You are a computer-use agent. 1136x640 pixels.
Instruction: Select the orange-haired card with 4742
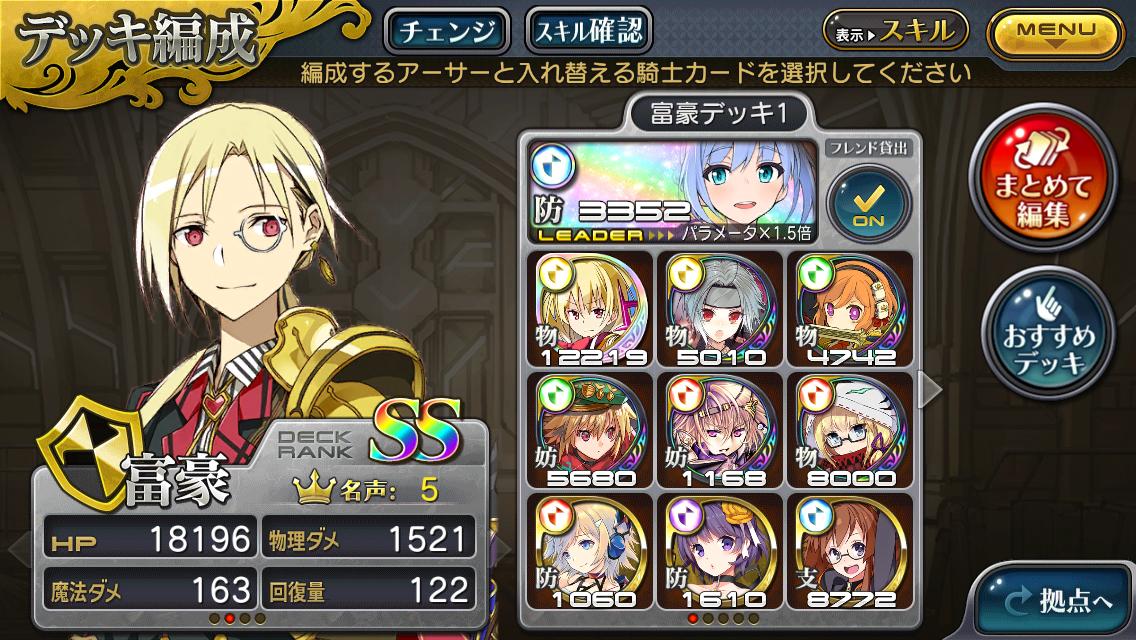852,309
